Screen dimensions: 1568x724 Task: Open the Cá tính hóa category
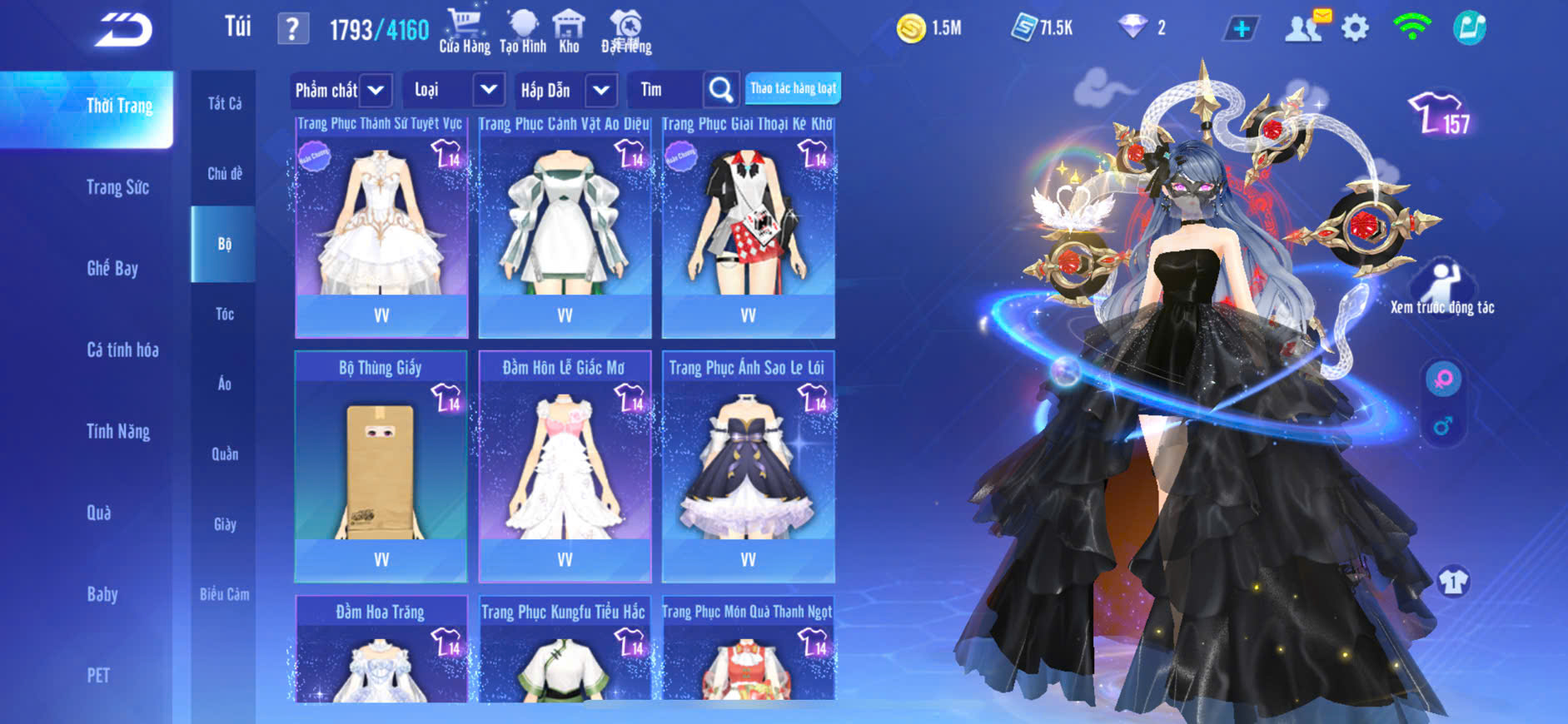click(122, 350)
